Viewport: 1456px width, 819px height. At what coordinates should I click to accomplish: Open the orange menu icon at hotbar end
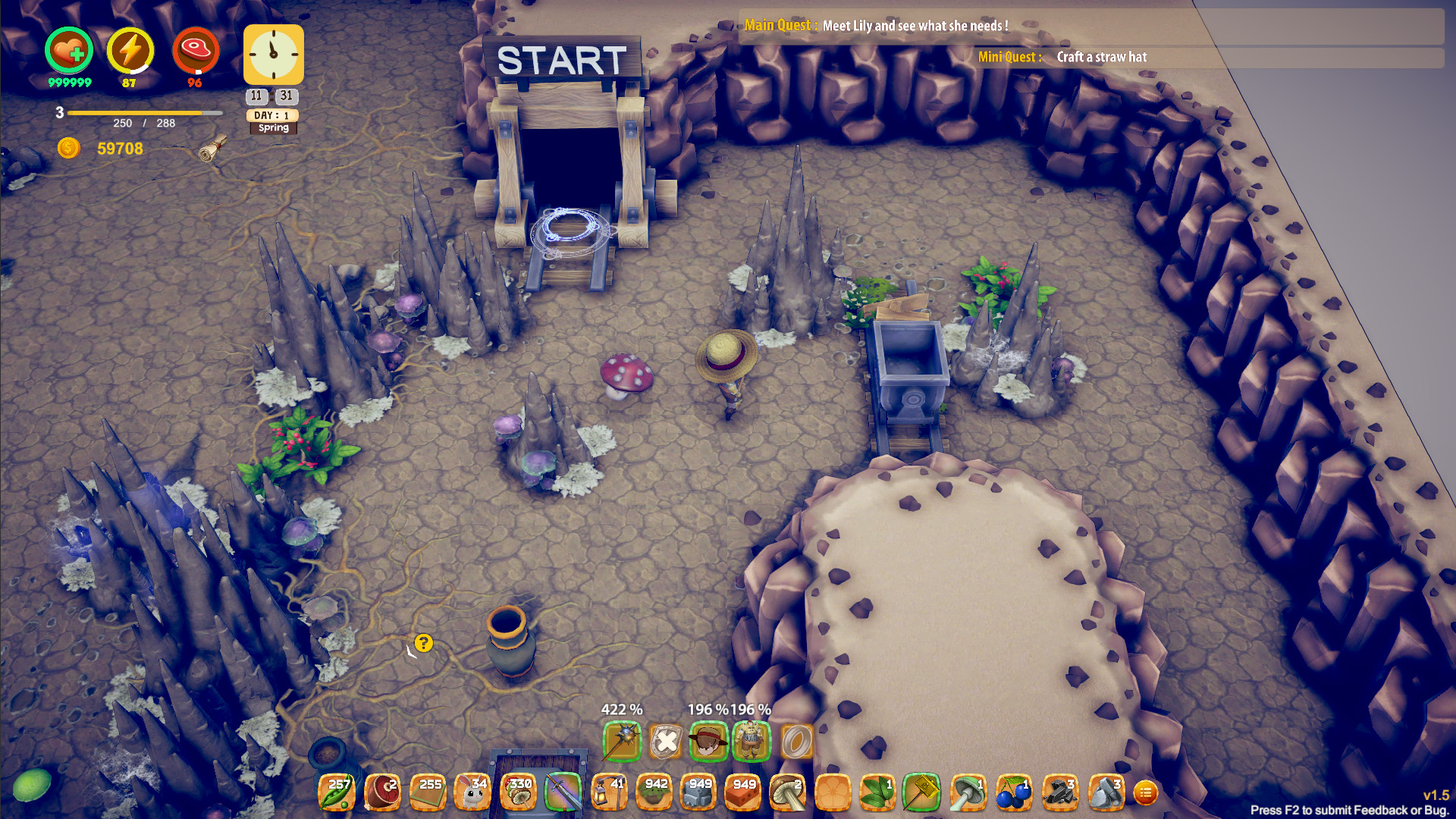point(1147,791)
